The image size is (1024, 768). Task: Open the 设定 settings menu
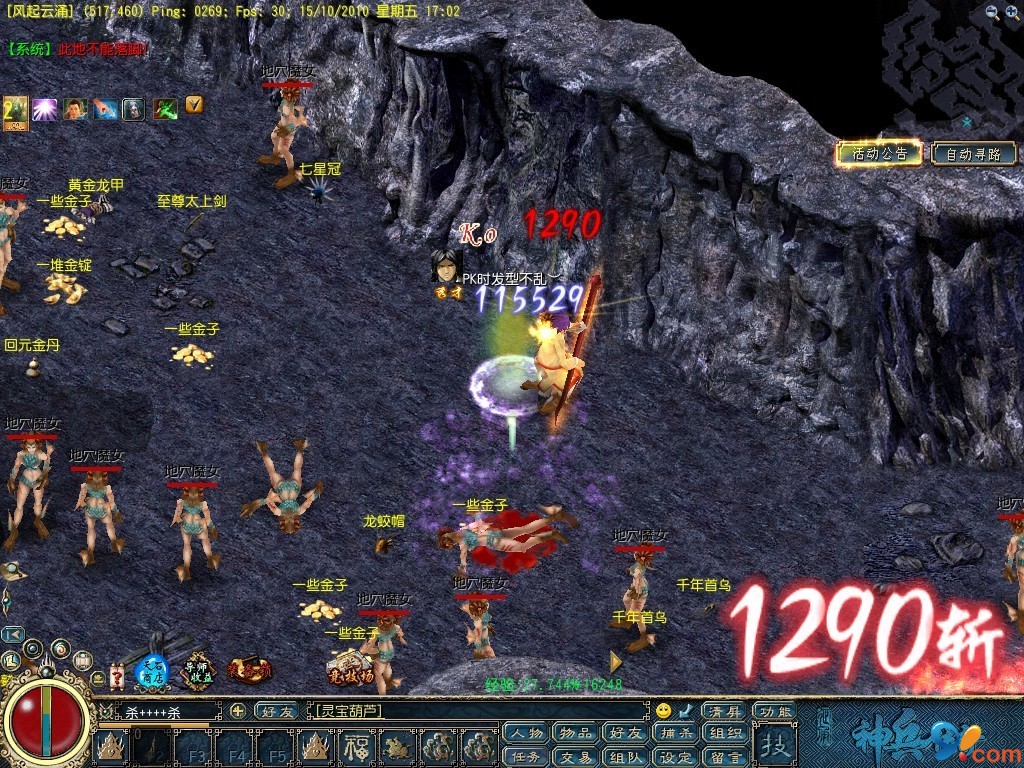click(x=676, y=757)
